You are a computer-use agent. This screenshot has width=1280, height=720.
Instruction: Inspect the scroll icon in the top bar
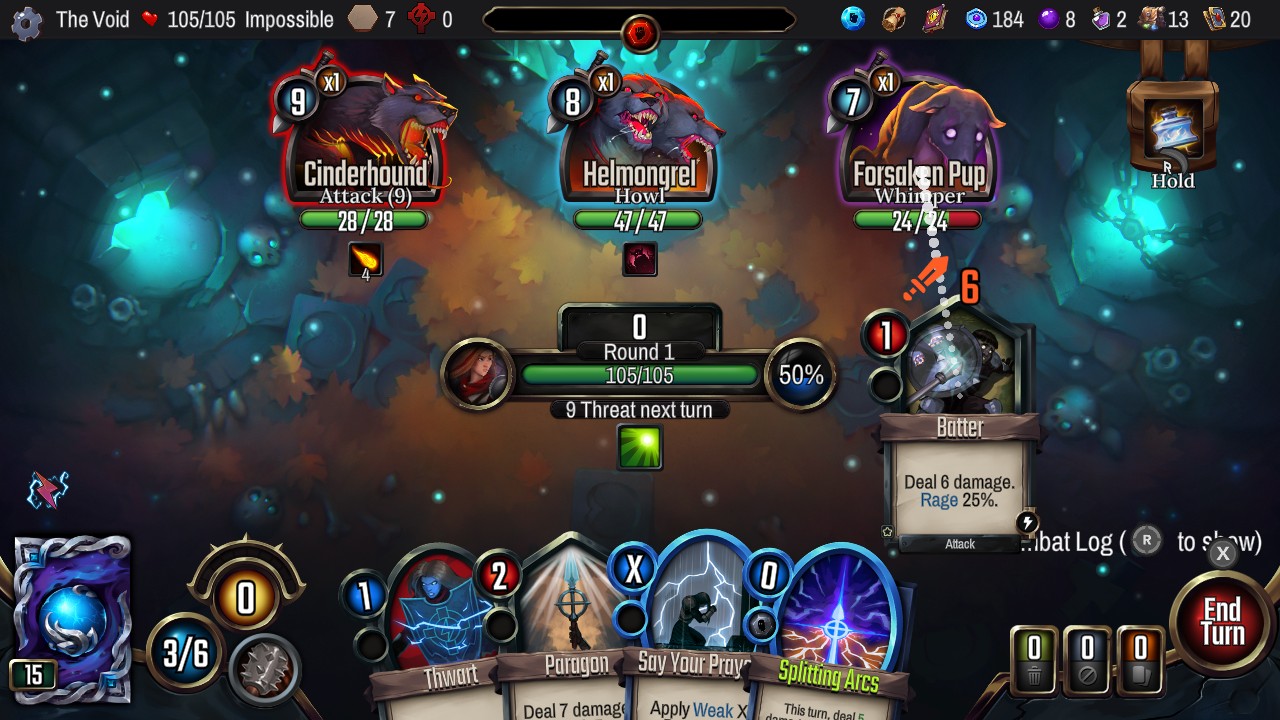893,17
